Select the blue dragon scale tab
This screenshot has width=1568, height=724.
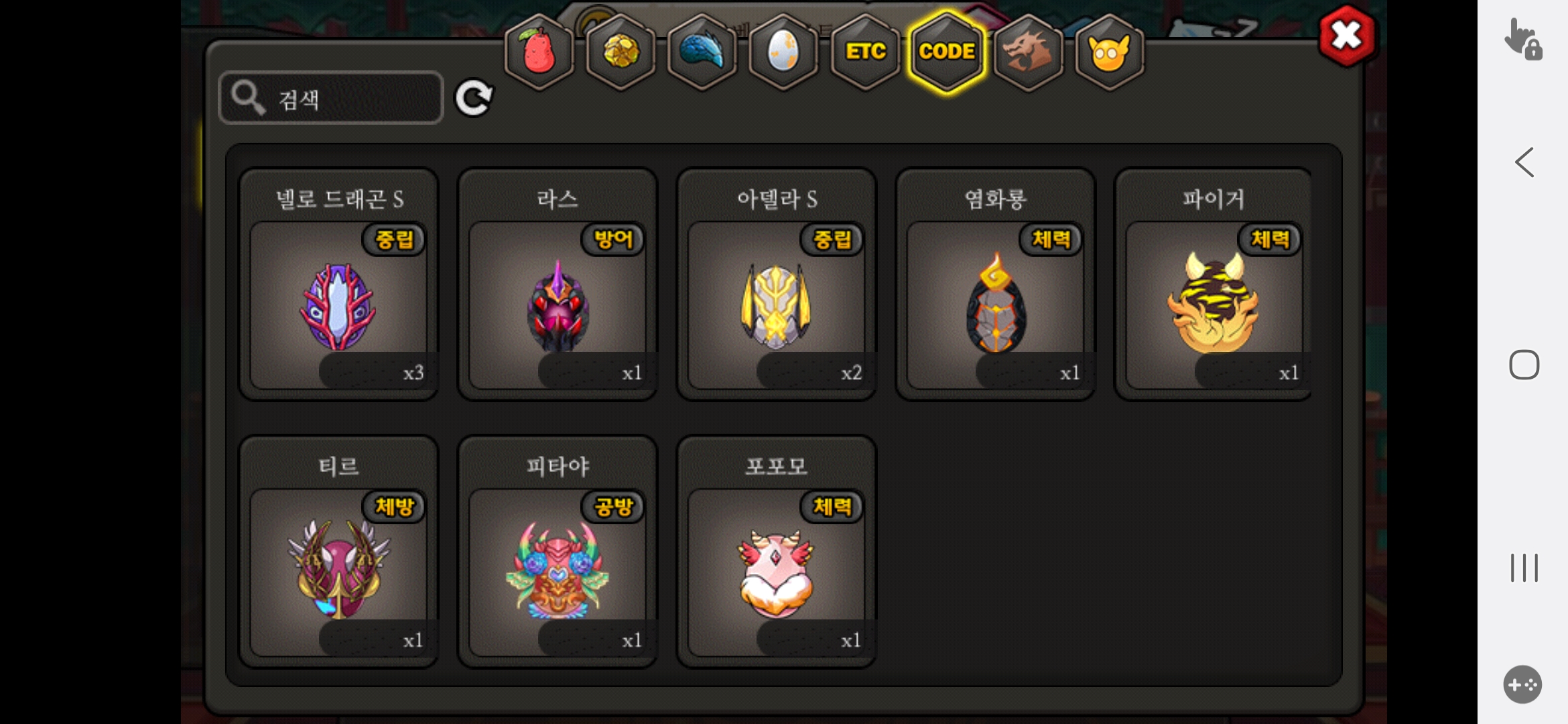point(702,52)
